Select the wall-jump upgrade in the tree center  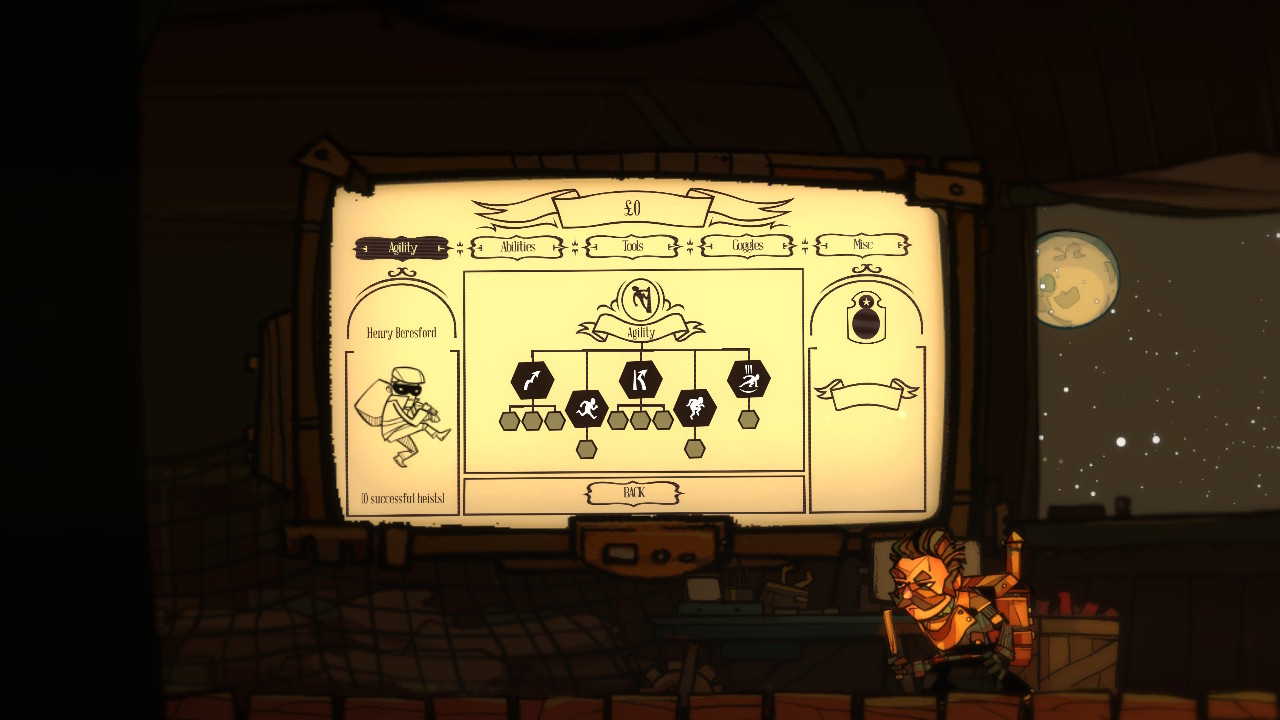640,378
